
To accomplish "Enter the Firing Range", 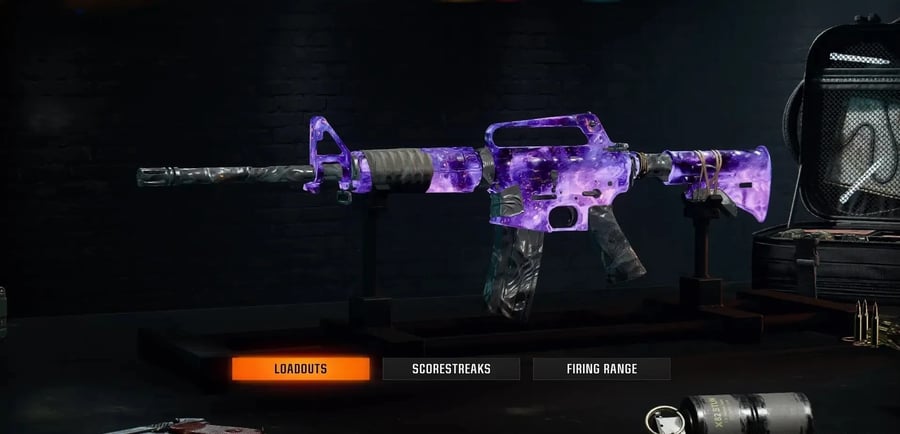I will (601, 369).
